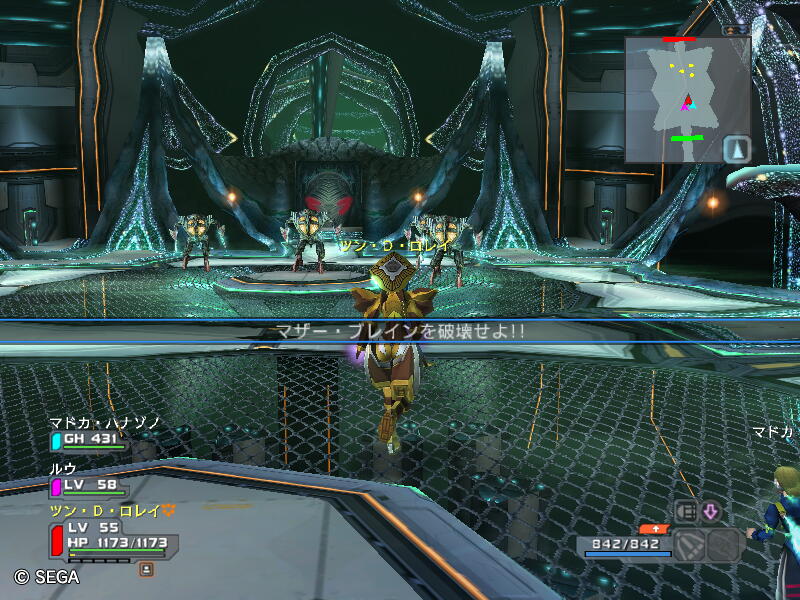This screenshot has height=600, width=800.
Task: Select the minimap north arrow icon
Action: click(736, 149)
